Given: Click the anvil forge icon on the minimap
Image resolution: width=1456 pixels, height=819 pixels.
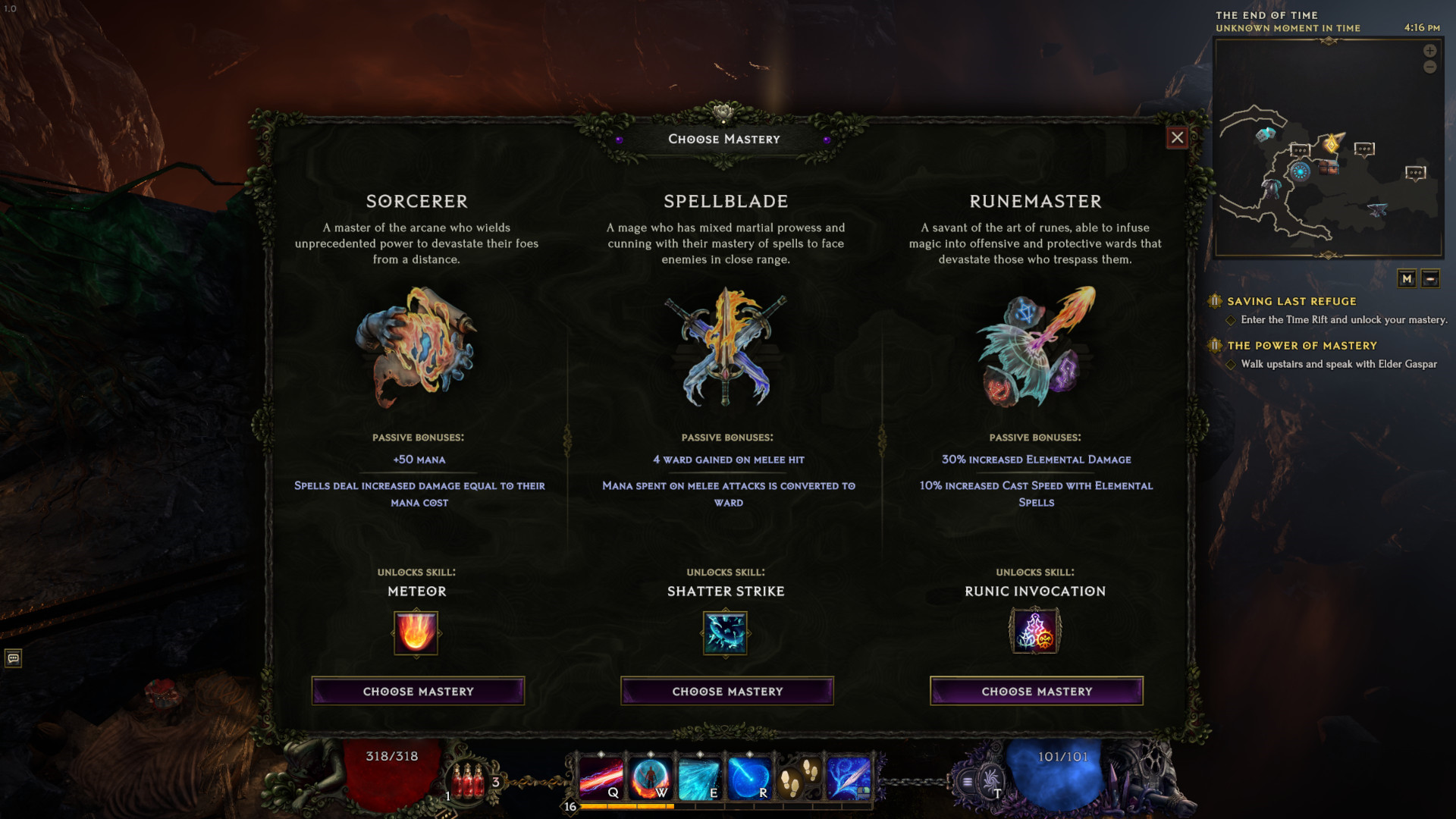Looking at the screenshot, I should (x=1378, y=209).
